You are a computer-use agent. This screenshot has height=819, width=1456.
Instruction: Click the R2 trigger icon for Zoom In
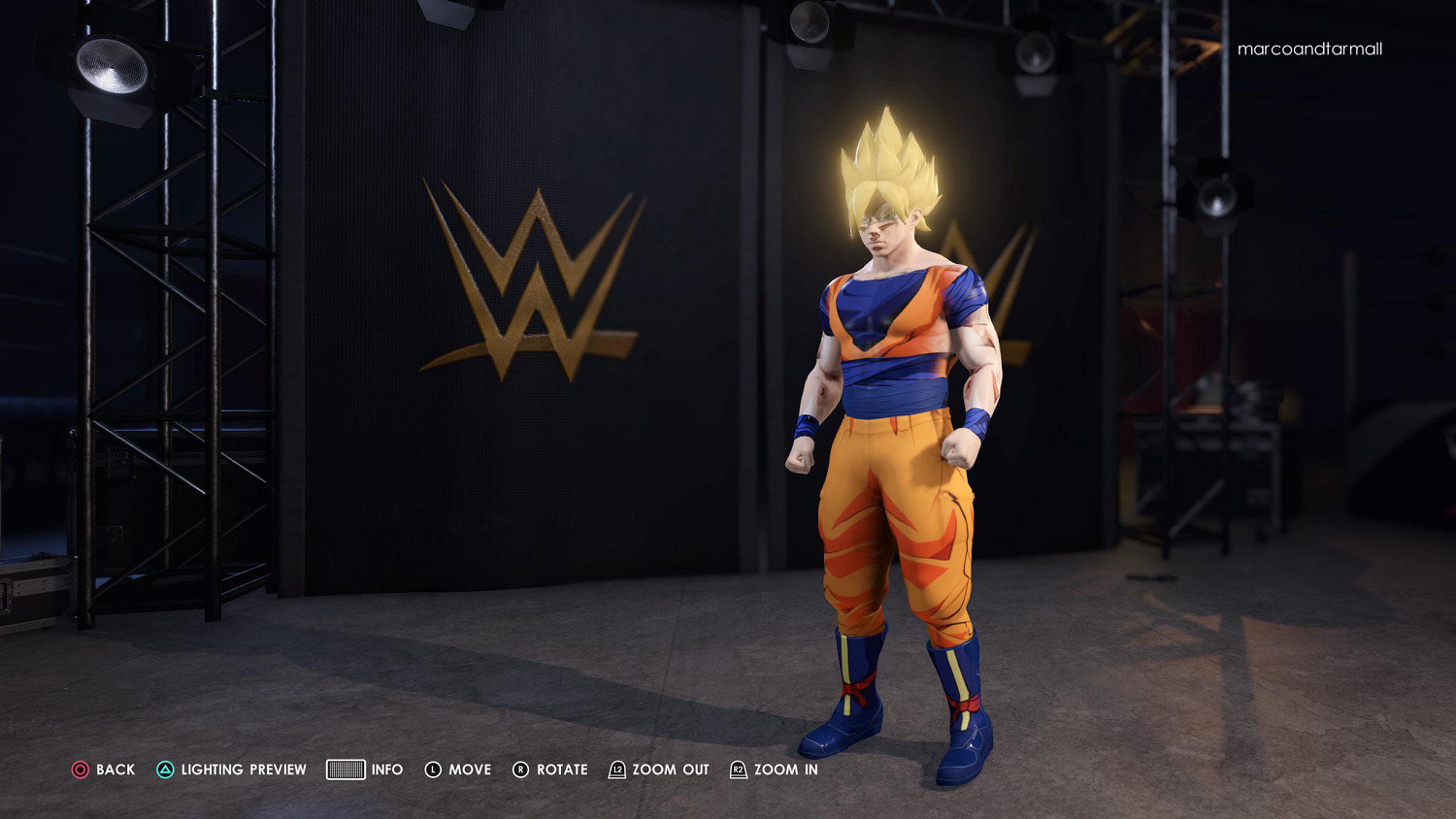click(739, 770)
